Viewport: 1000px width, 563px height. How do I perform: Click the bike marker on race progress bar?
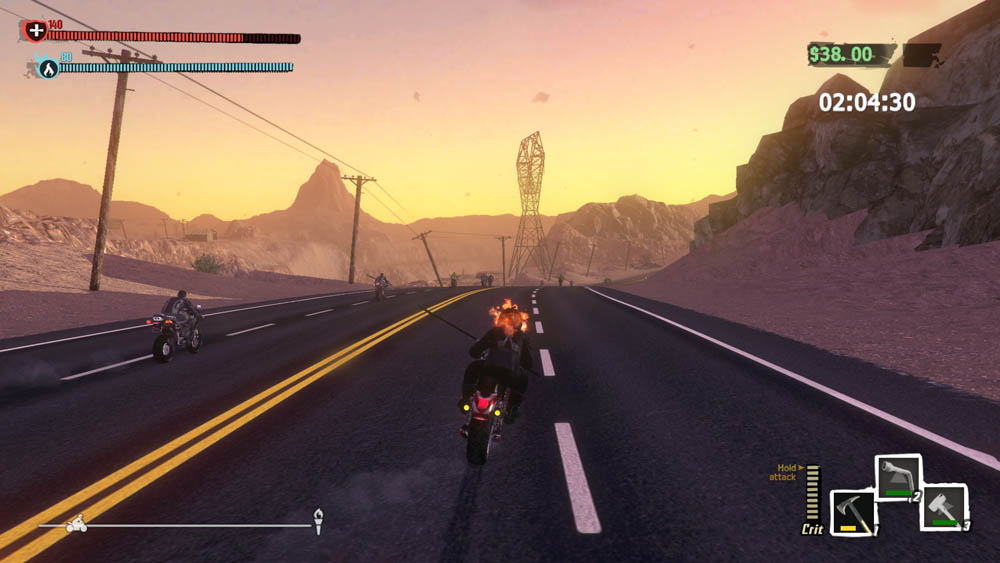pyautogui.click(x=76, y=523)
